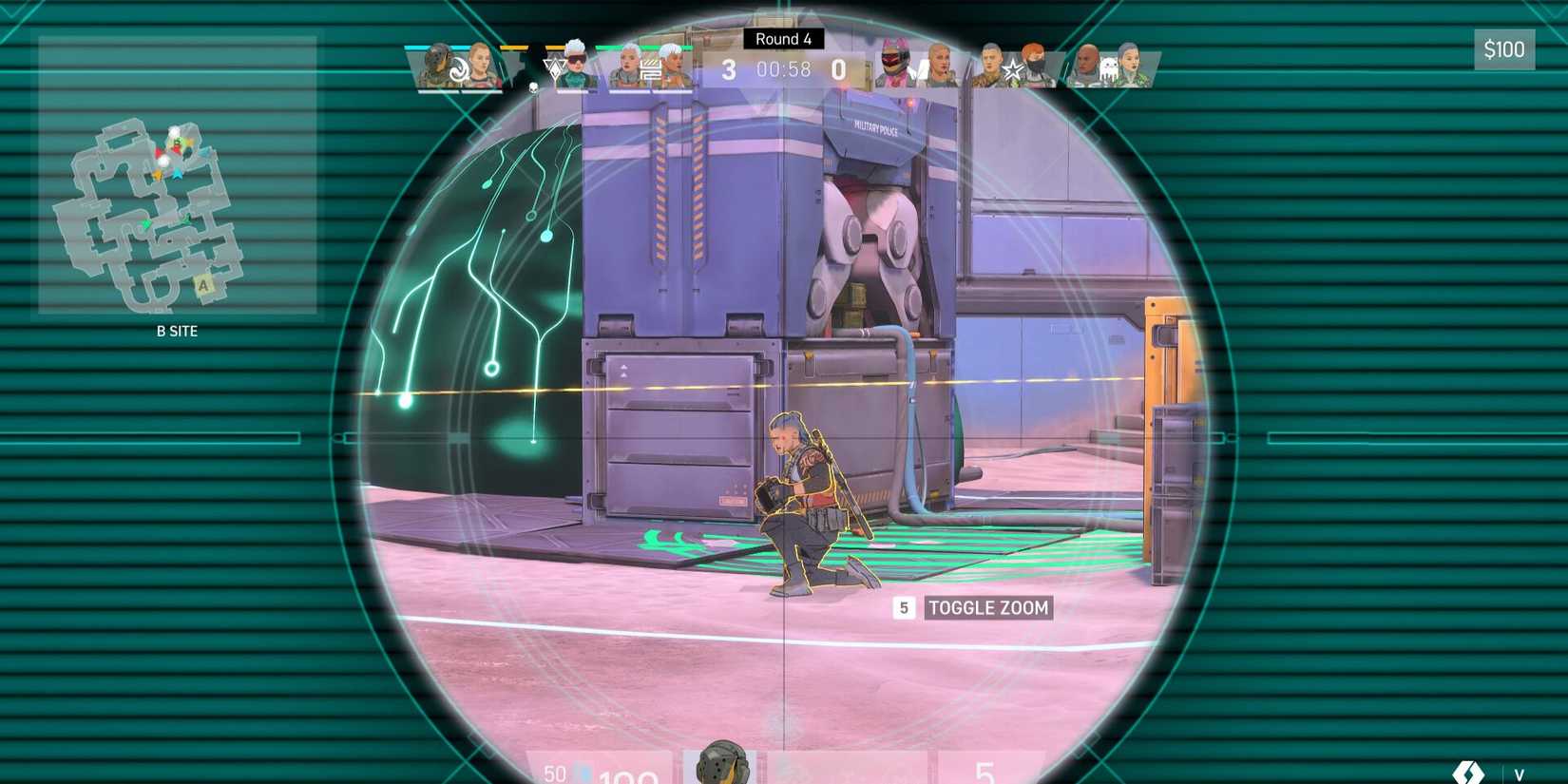Click the A site marker on the minimap
The height and width of the screenshot is (784, 1568).
tap(202, 284)
